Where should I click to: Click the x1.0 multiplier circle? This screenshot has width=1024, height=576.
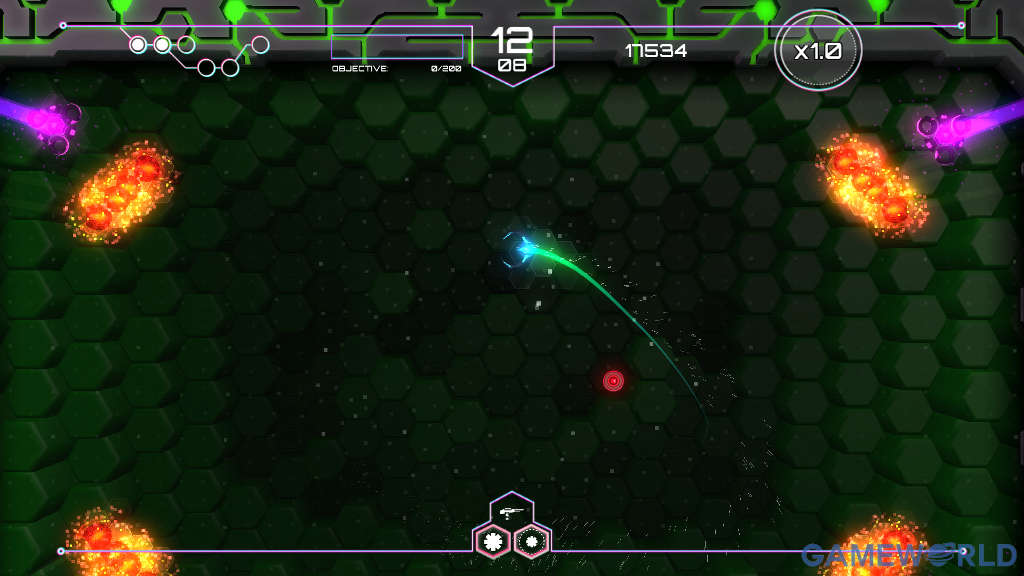817,52
